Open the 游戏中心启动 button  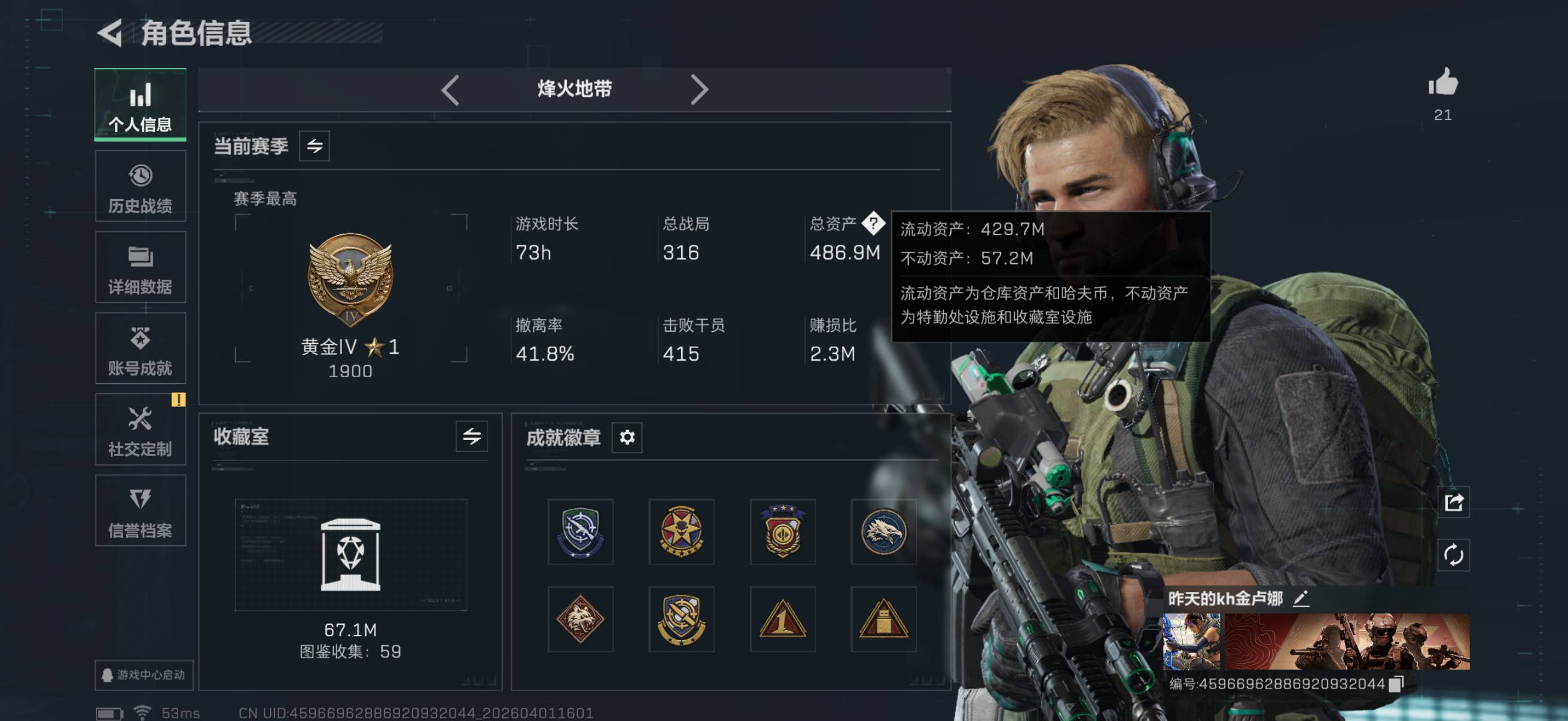144,675
